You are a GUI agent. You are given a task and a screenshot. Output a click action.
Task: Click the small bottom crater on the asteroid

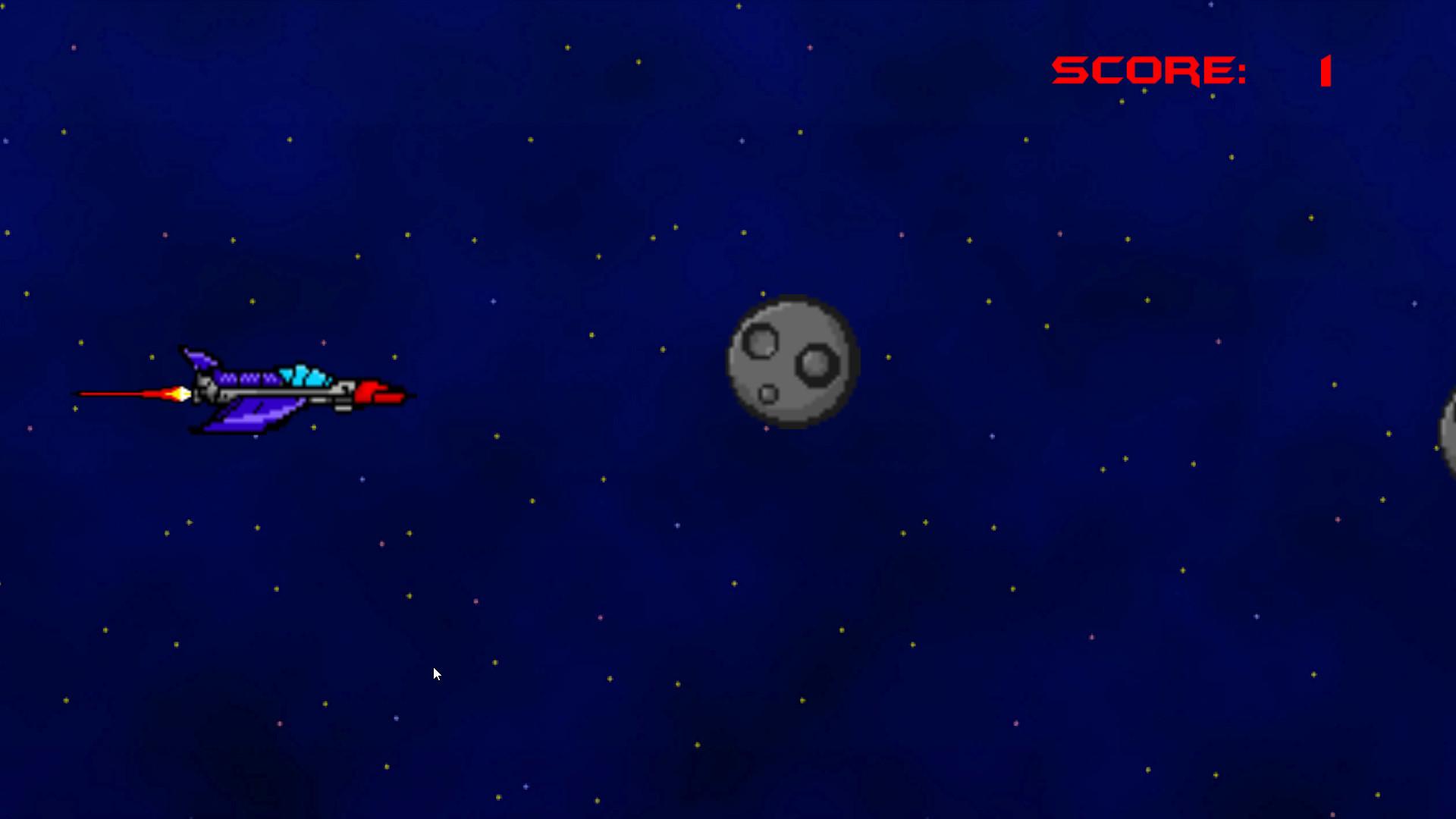(x=767, y=393)
